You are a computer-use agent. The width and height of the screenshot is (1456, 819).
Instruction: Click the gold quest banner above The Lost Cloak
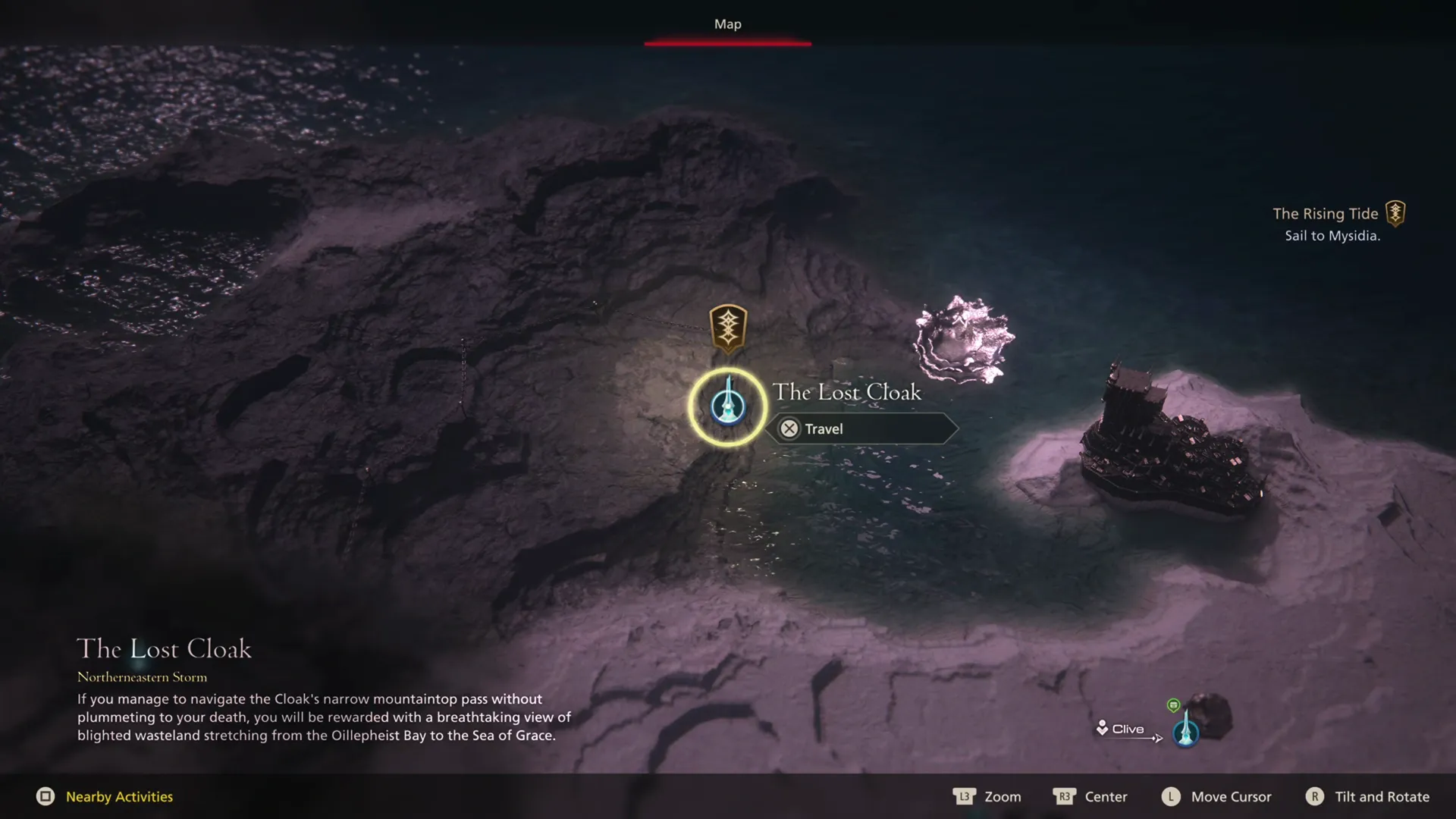(726, 328)
